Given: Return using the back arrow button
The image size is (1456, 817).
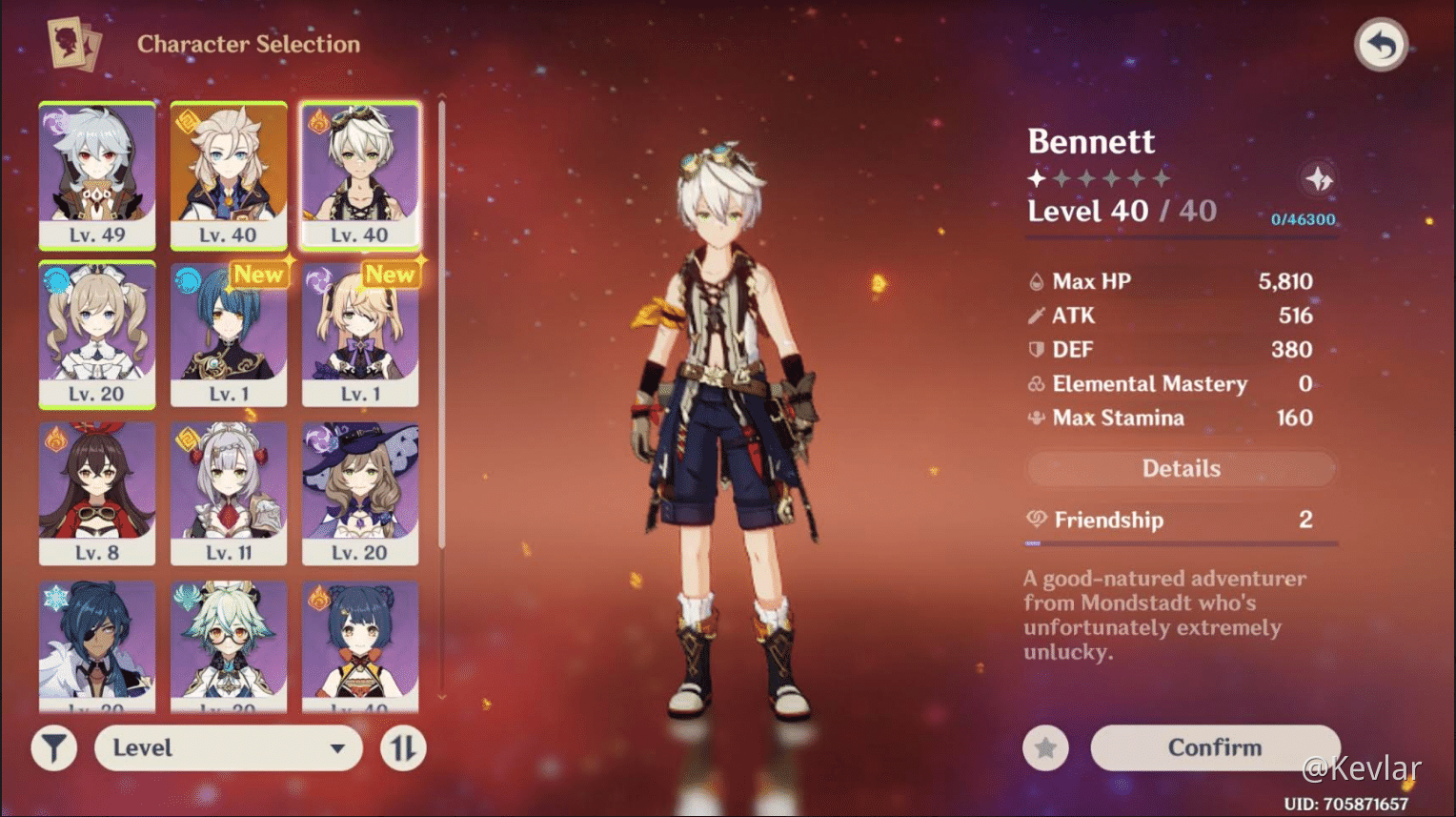Looking at the screenshot, I should pos(1381,43).
